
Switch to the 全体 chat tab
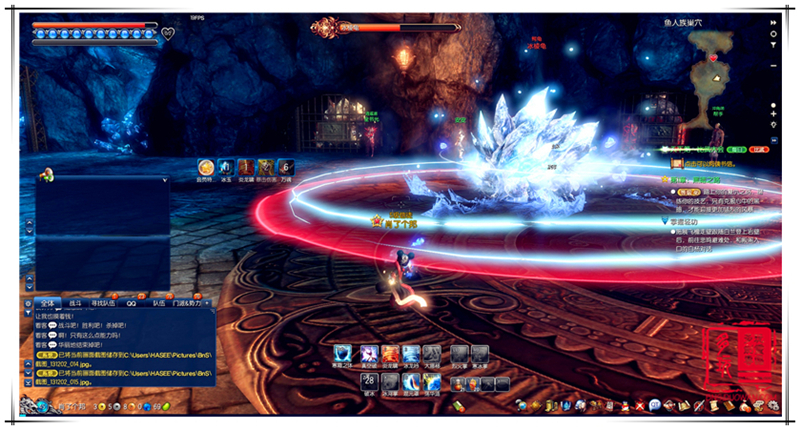click(46, 301)
